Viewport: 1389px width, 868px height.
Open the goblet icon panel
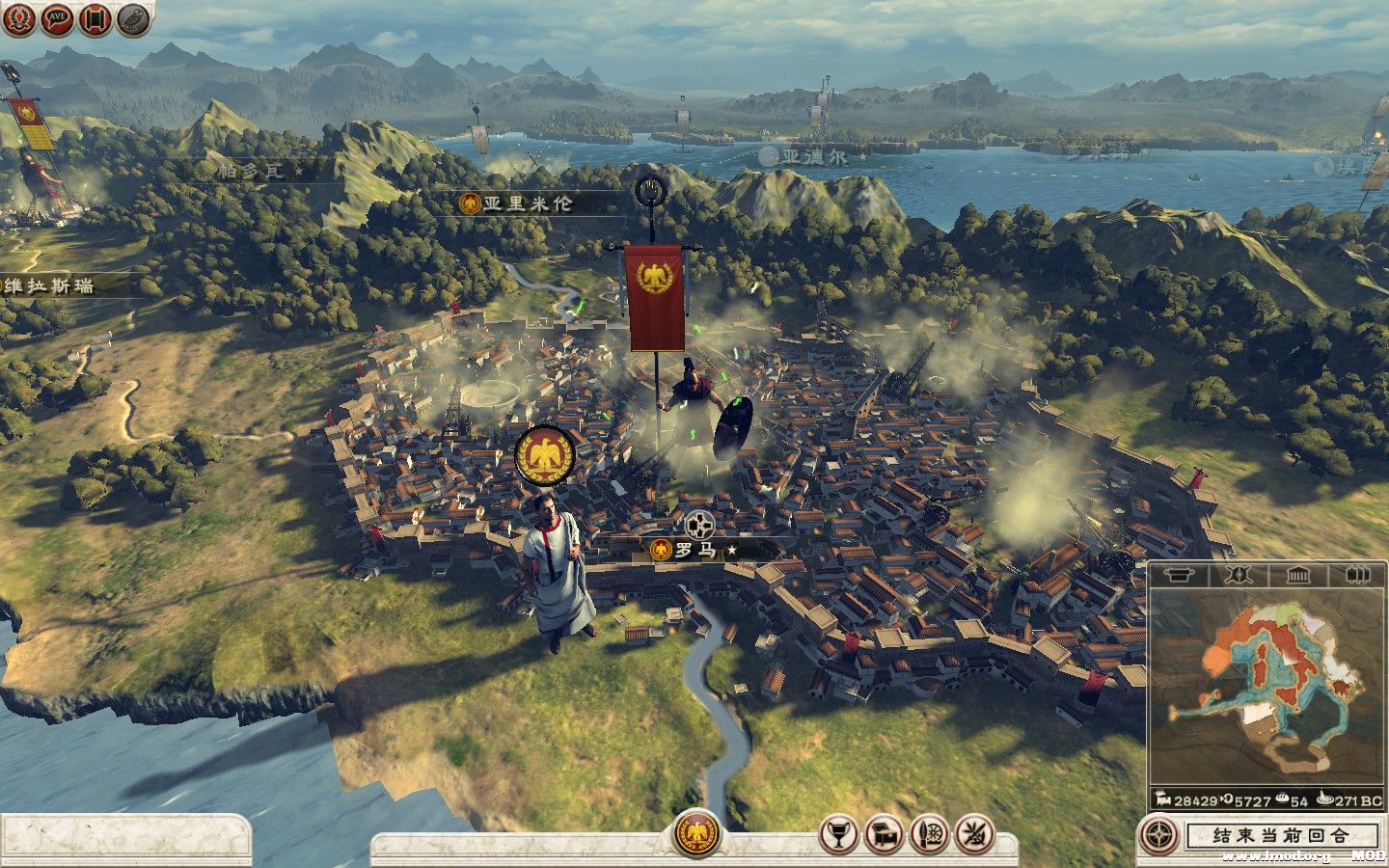(x=838, y=834)
